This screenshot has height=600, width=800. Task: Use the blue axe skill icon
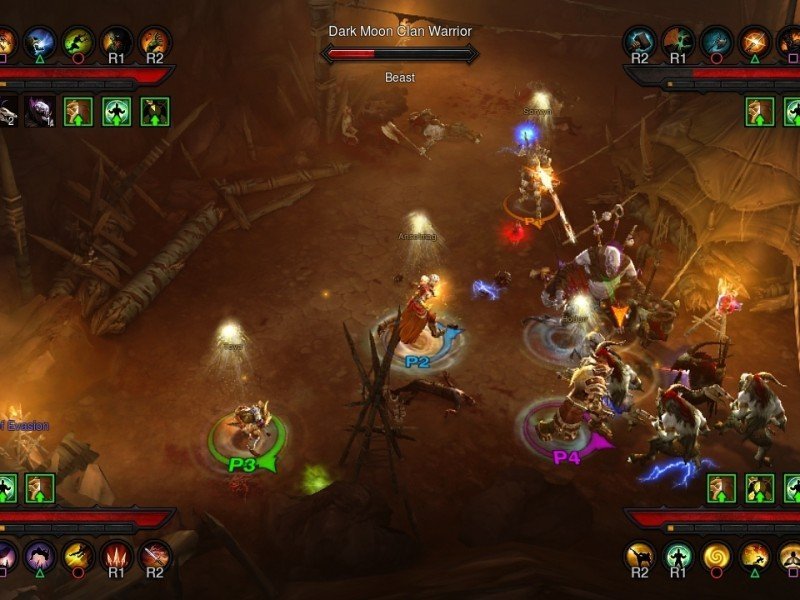point(717,42)
